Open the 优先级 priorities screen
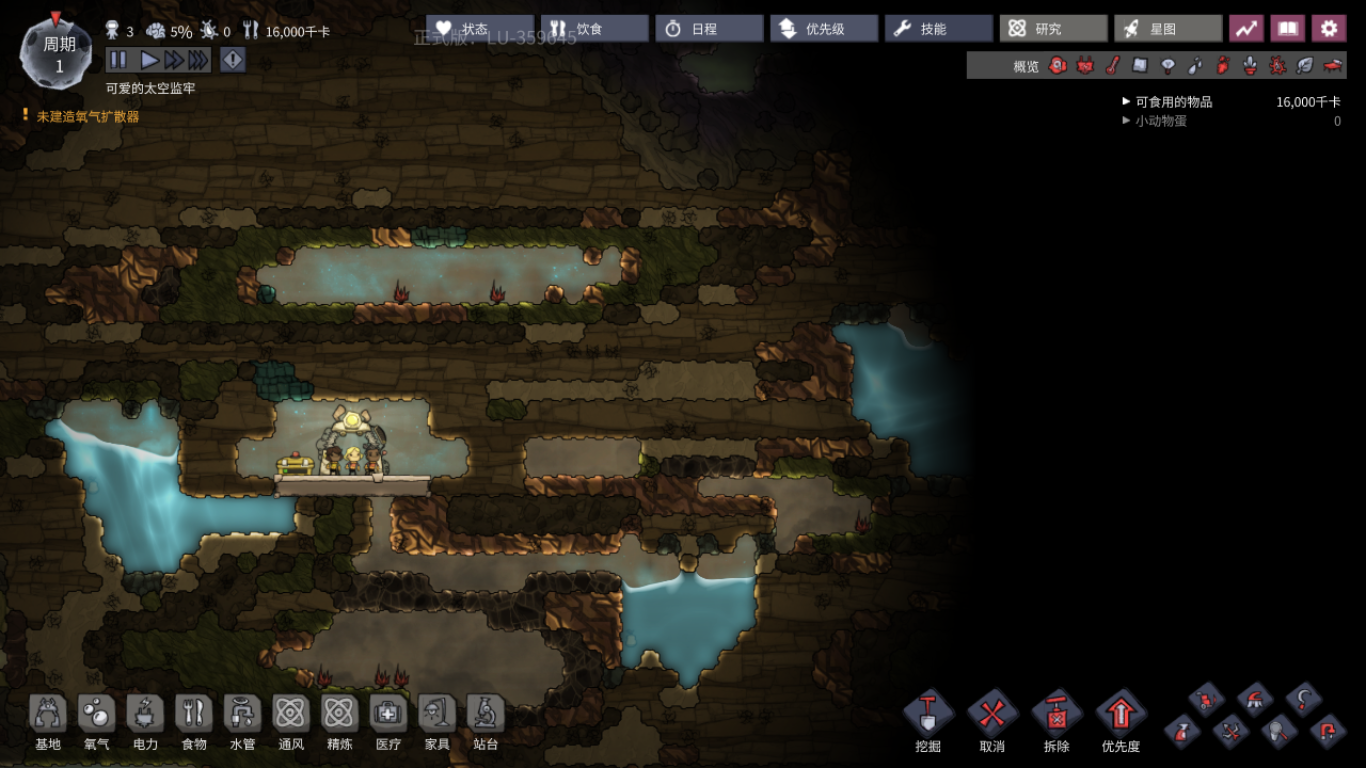Image resolution: width=1366 pixels, height=768 pixels. [822, 29]
